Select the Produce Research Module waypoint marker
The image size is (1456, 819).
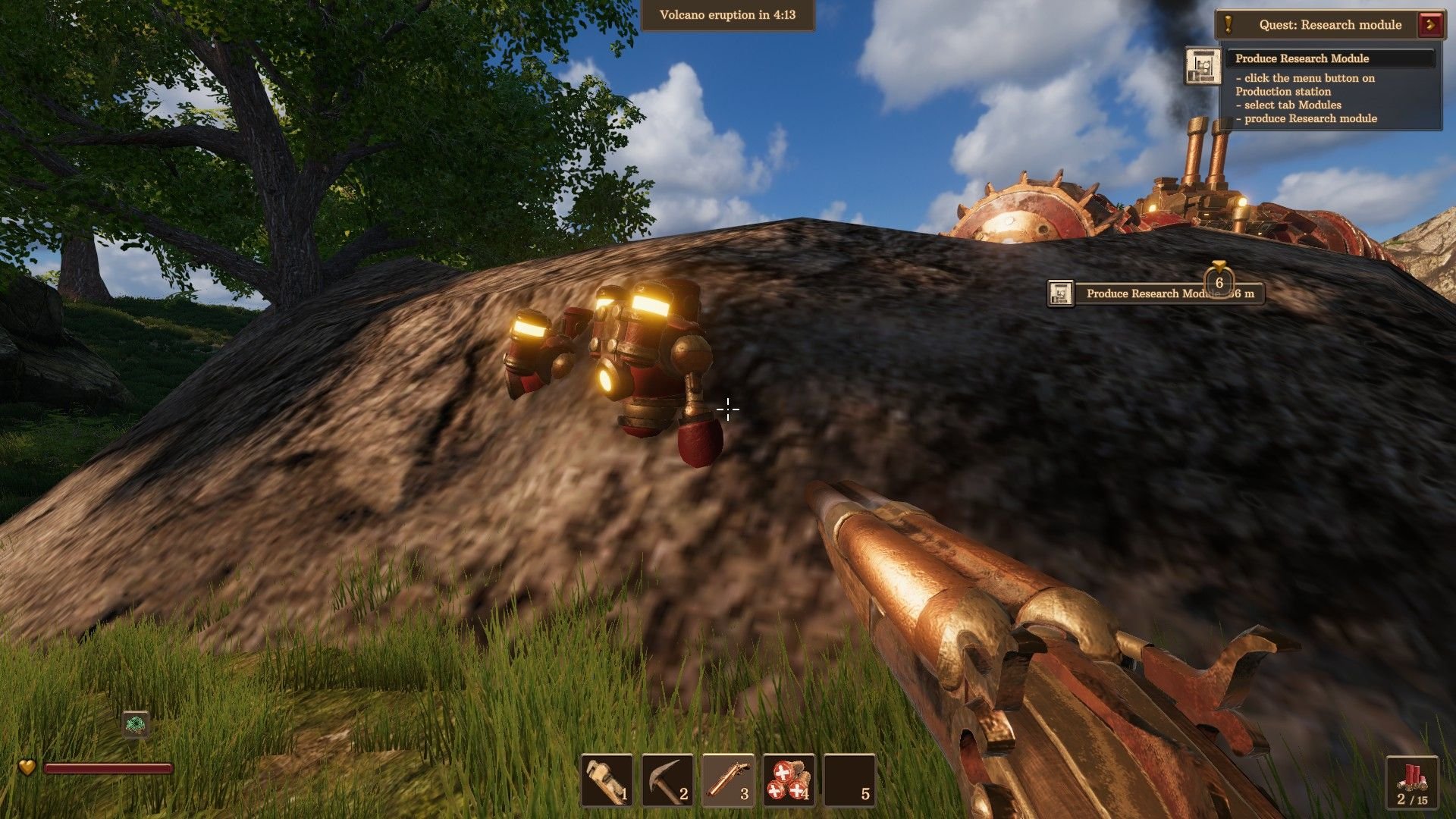pos(1154,293)
